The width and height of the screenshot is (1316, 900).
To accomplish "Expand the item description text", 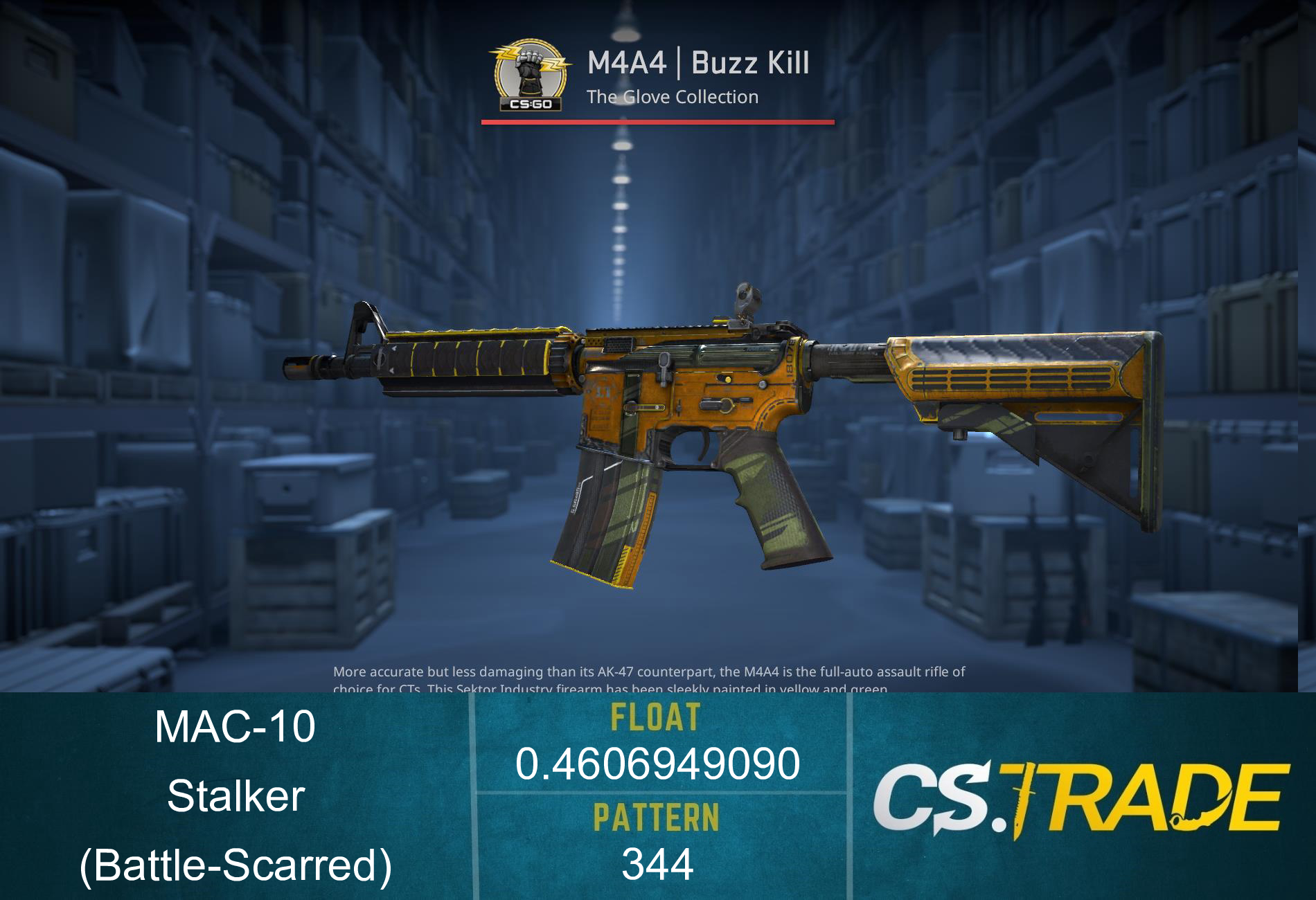I will (x=651, y=678).
